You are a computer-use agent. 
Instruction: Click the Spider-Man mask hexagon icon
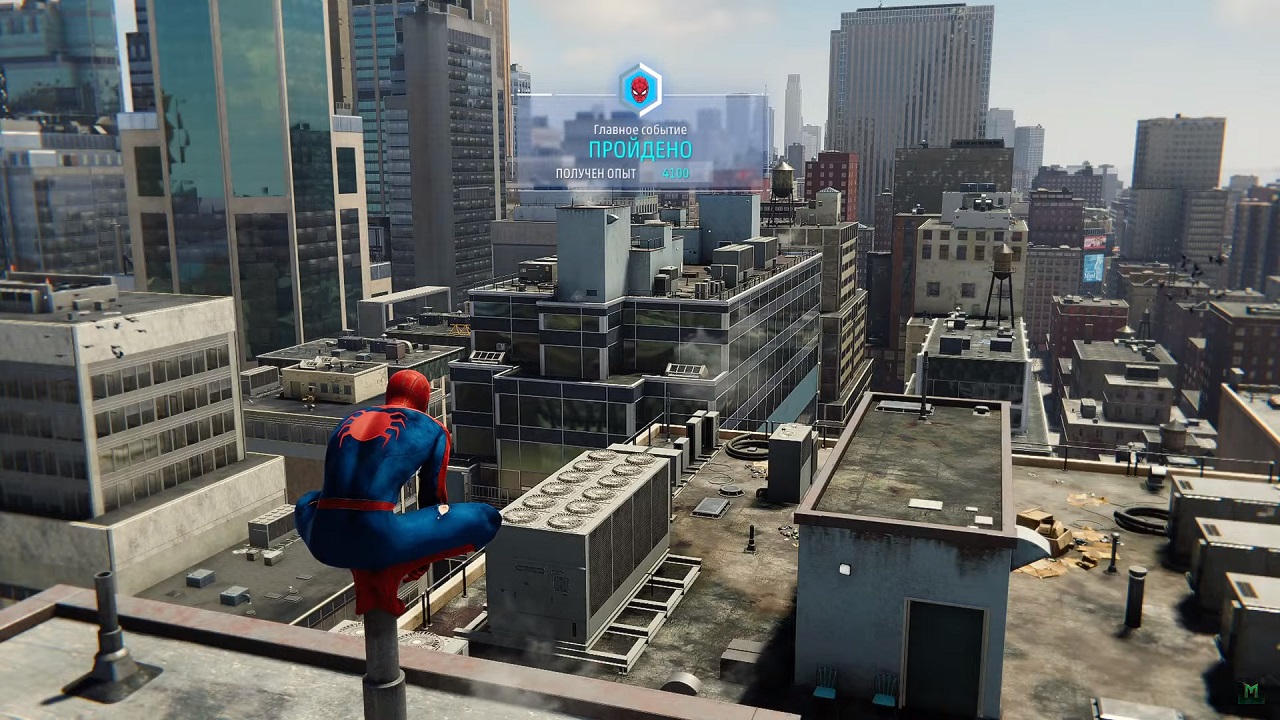(x=640, y=90)
